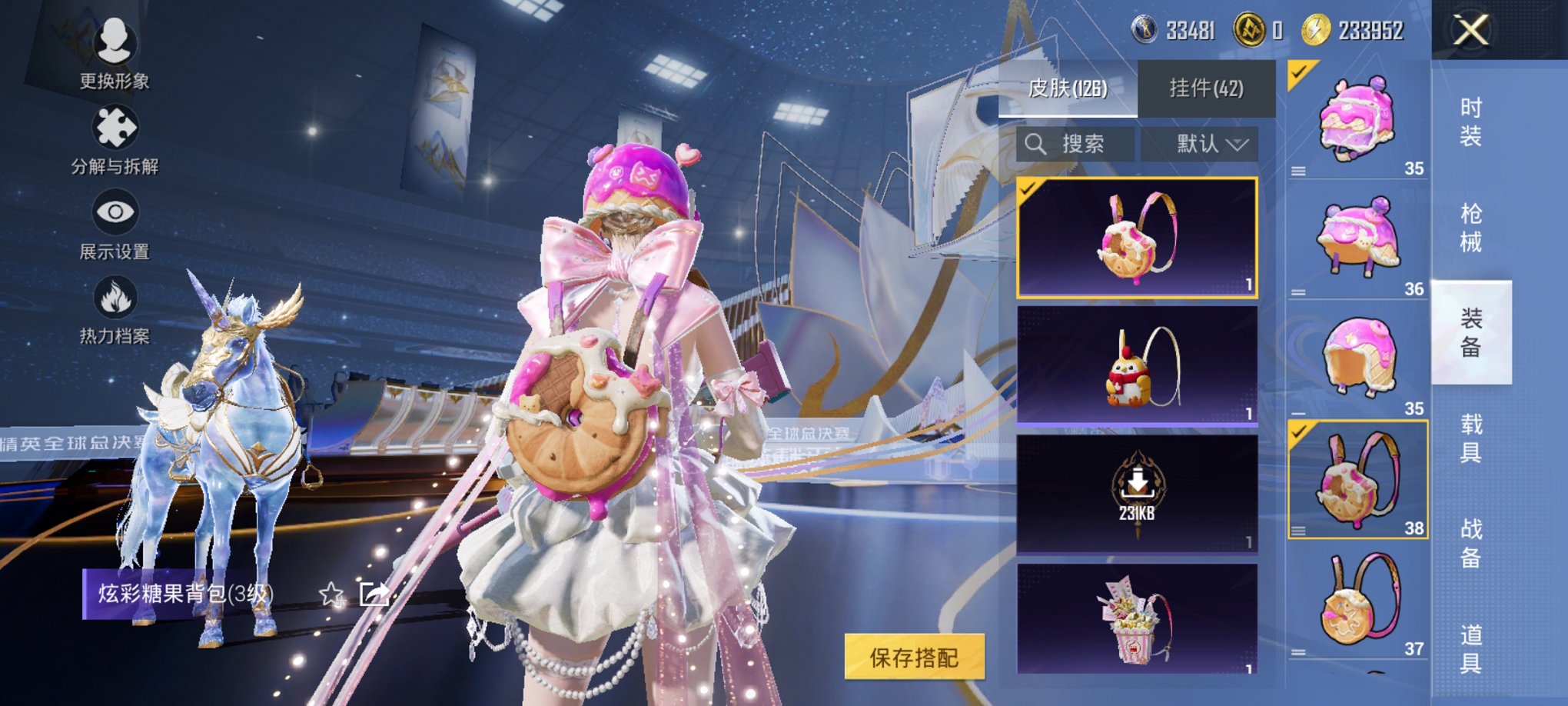Image resolution: width=1568 pixels, height=706 pixels.
Task: Select the 时装 fashion category
Action: 1472,123
